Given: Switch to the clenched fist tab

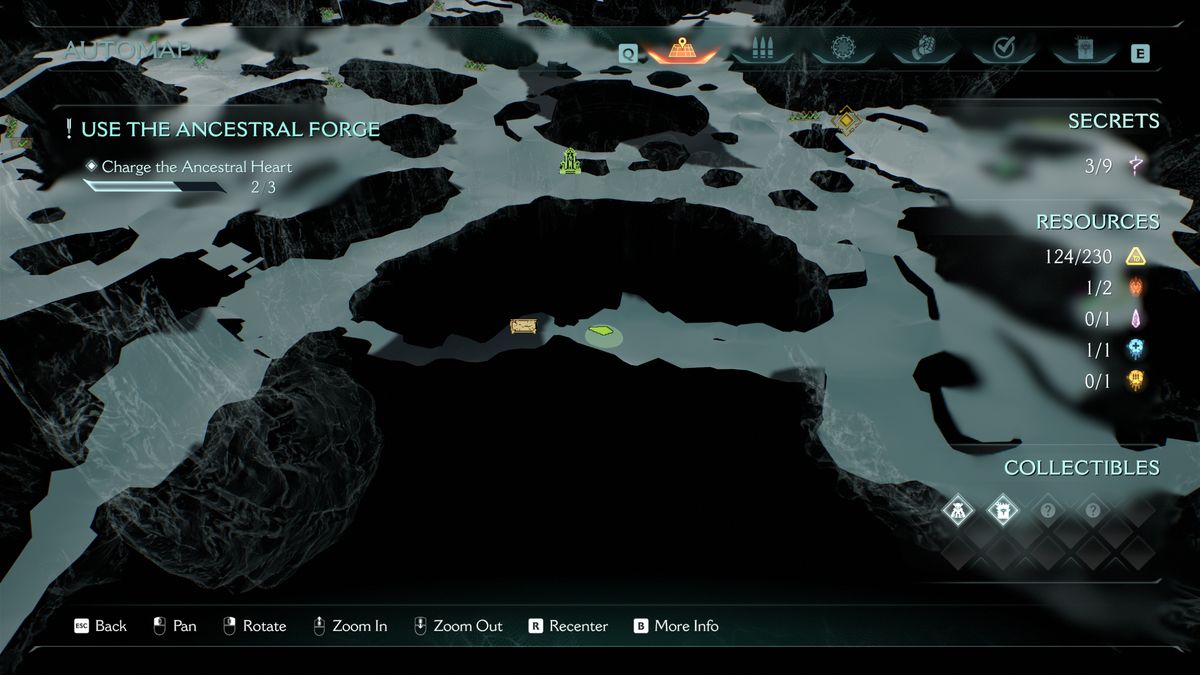Looking at the screenshot, I should pyautogui.click(x=924, y=49).
